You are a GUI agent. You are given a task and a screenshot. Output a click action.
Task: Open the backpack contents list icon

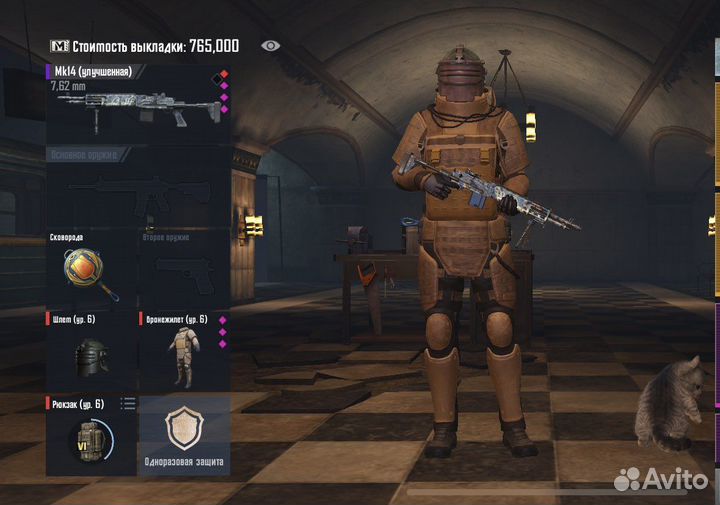(128, 403)
